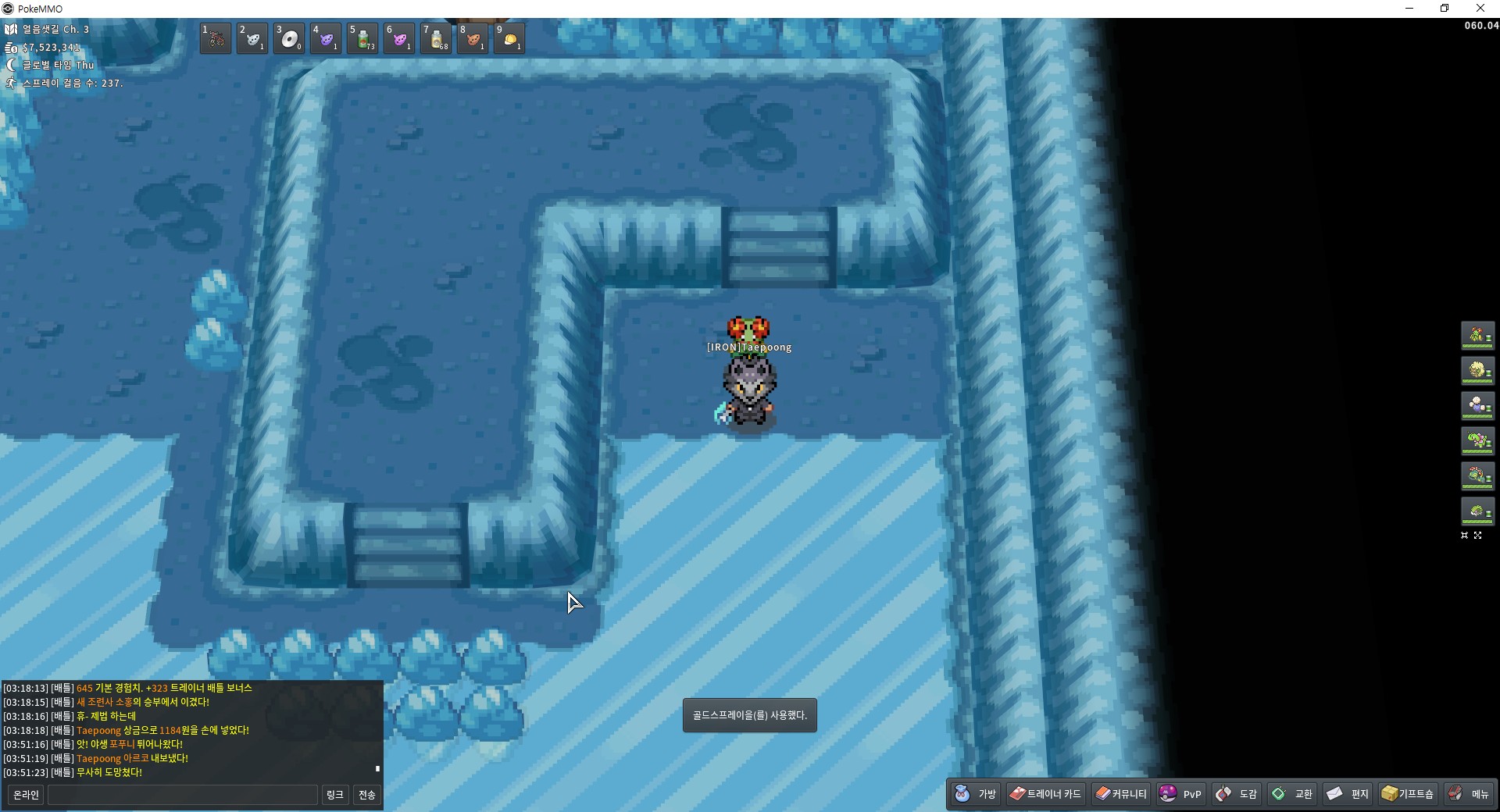Select the yellow hat item in slot 9
The width and height of the screenshot is (1500, 812).
[509, 38]
